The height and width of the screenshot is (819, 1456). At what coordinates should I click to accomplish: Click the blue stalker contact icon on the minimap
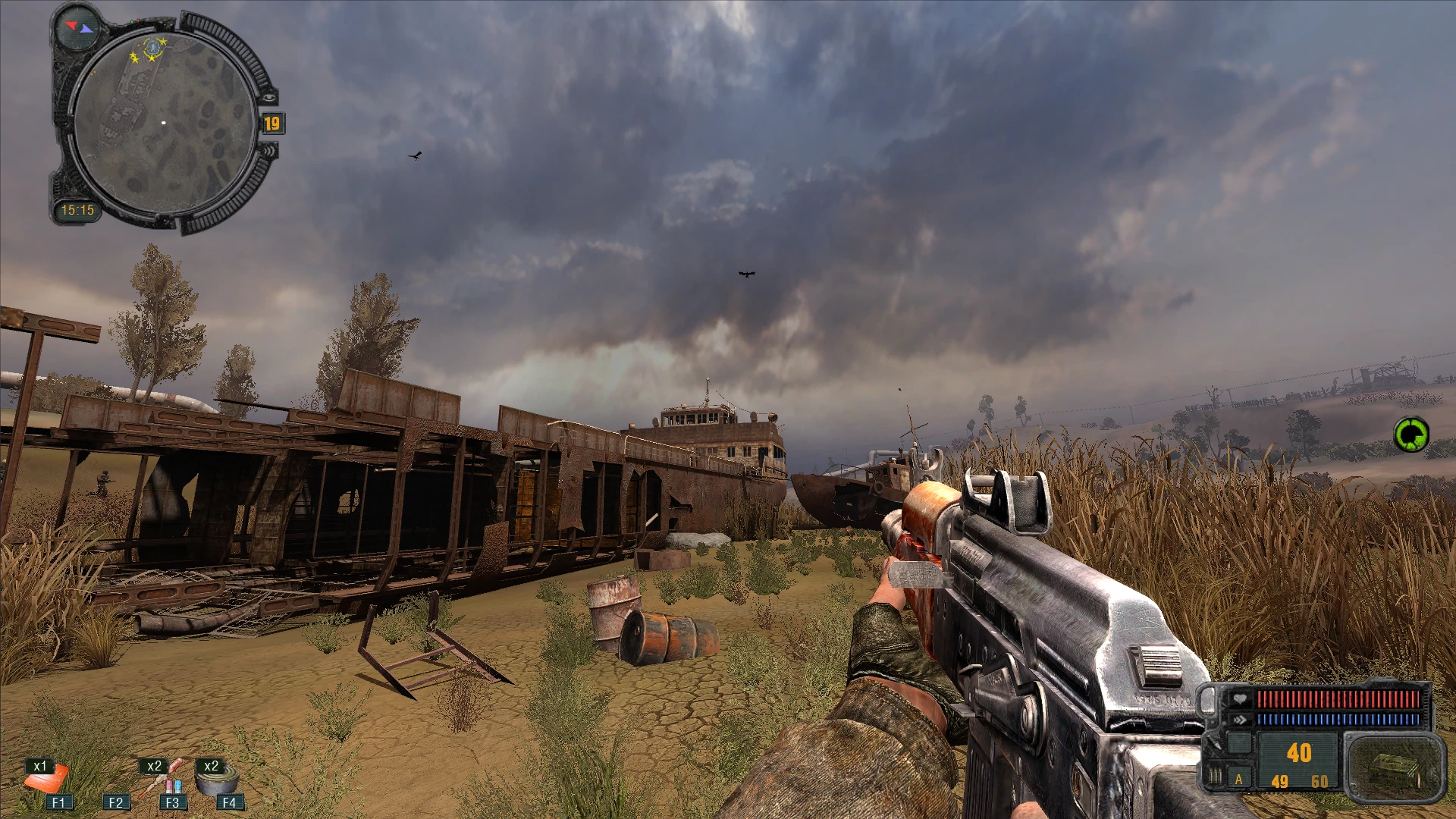(x=152, y=49)
